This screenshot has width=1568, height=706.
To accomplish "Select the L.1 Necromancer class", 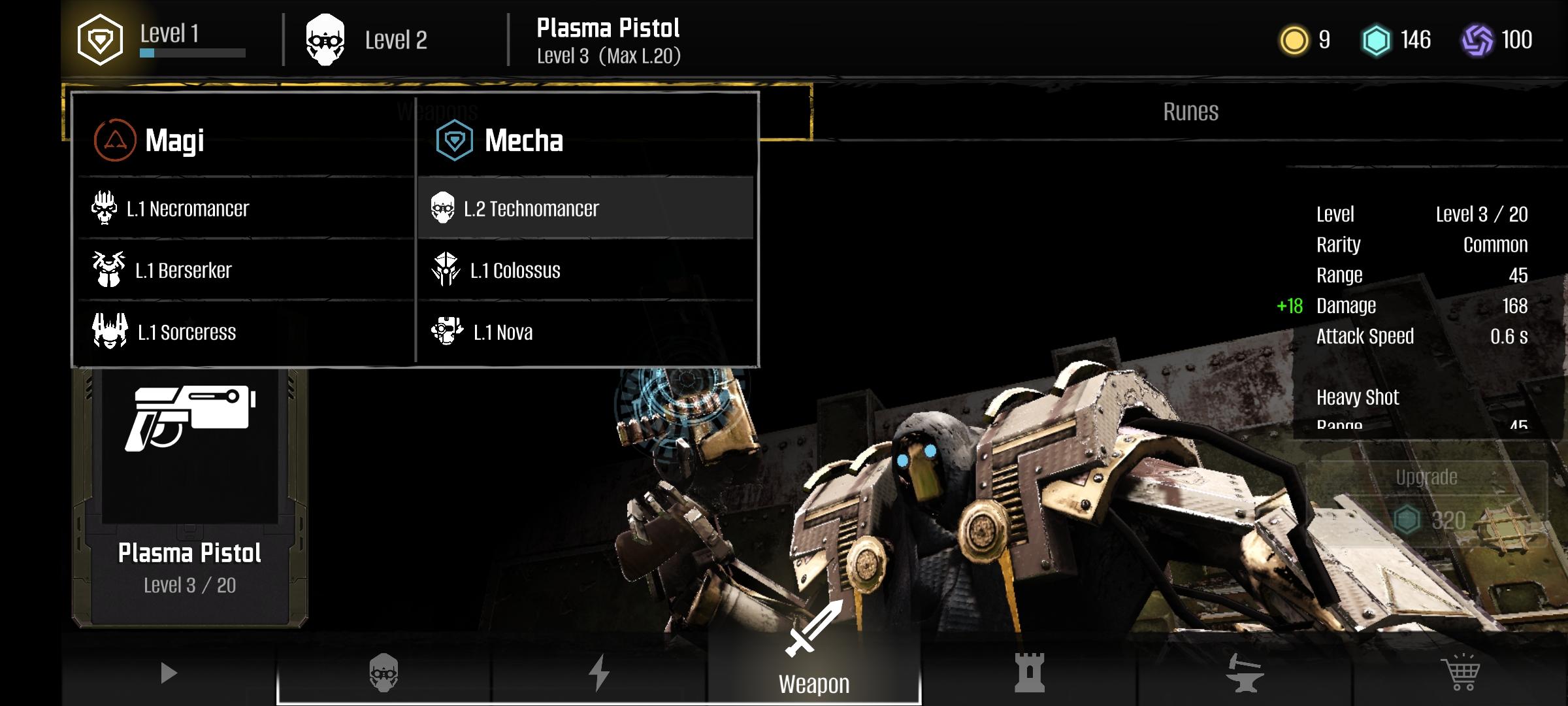I will [x=188, y=209].
